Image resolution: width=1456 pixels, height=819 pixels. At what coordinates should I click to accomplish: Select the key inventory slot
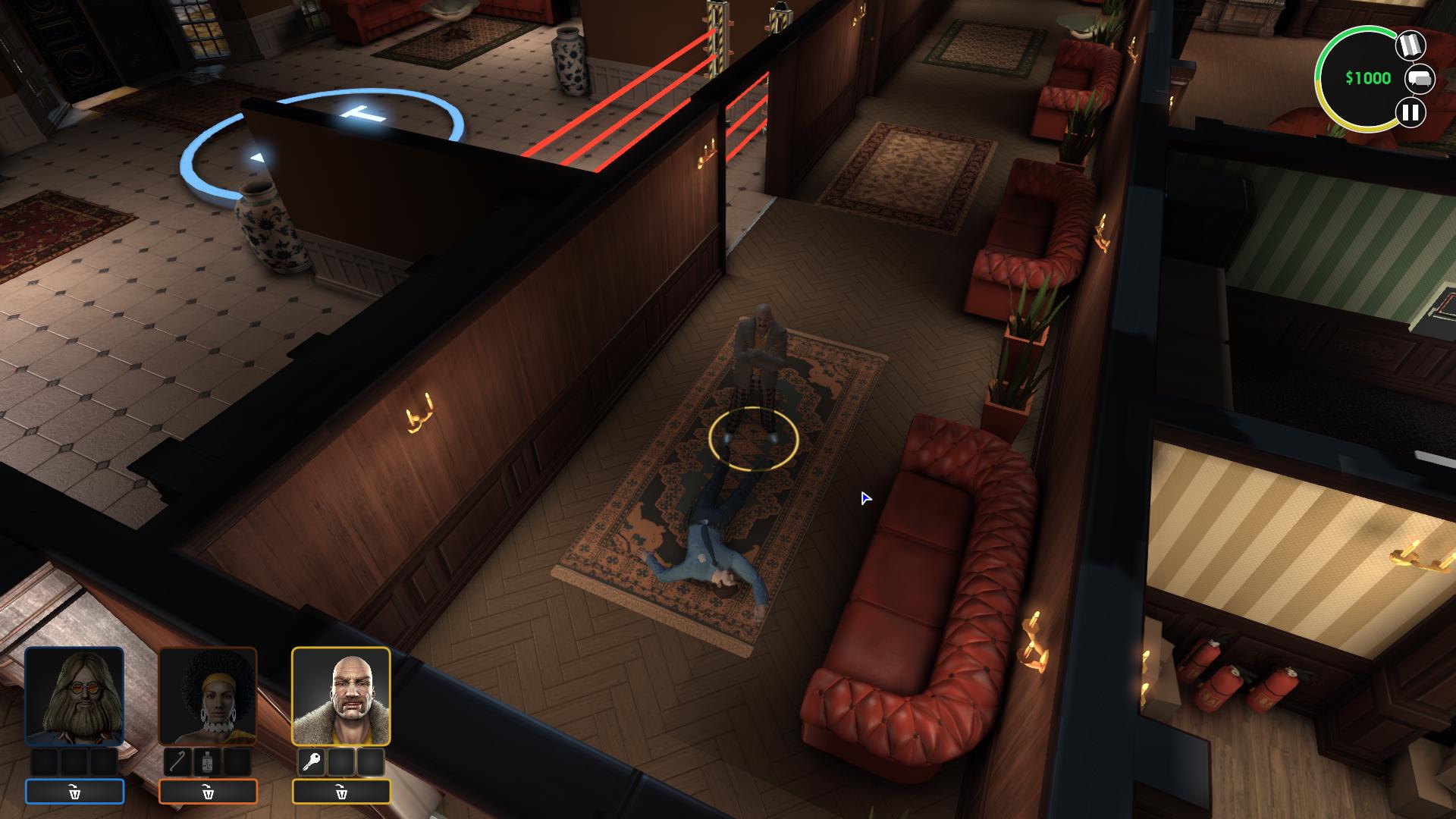click(x=312, y=762)
